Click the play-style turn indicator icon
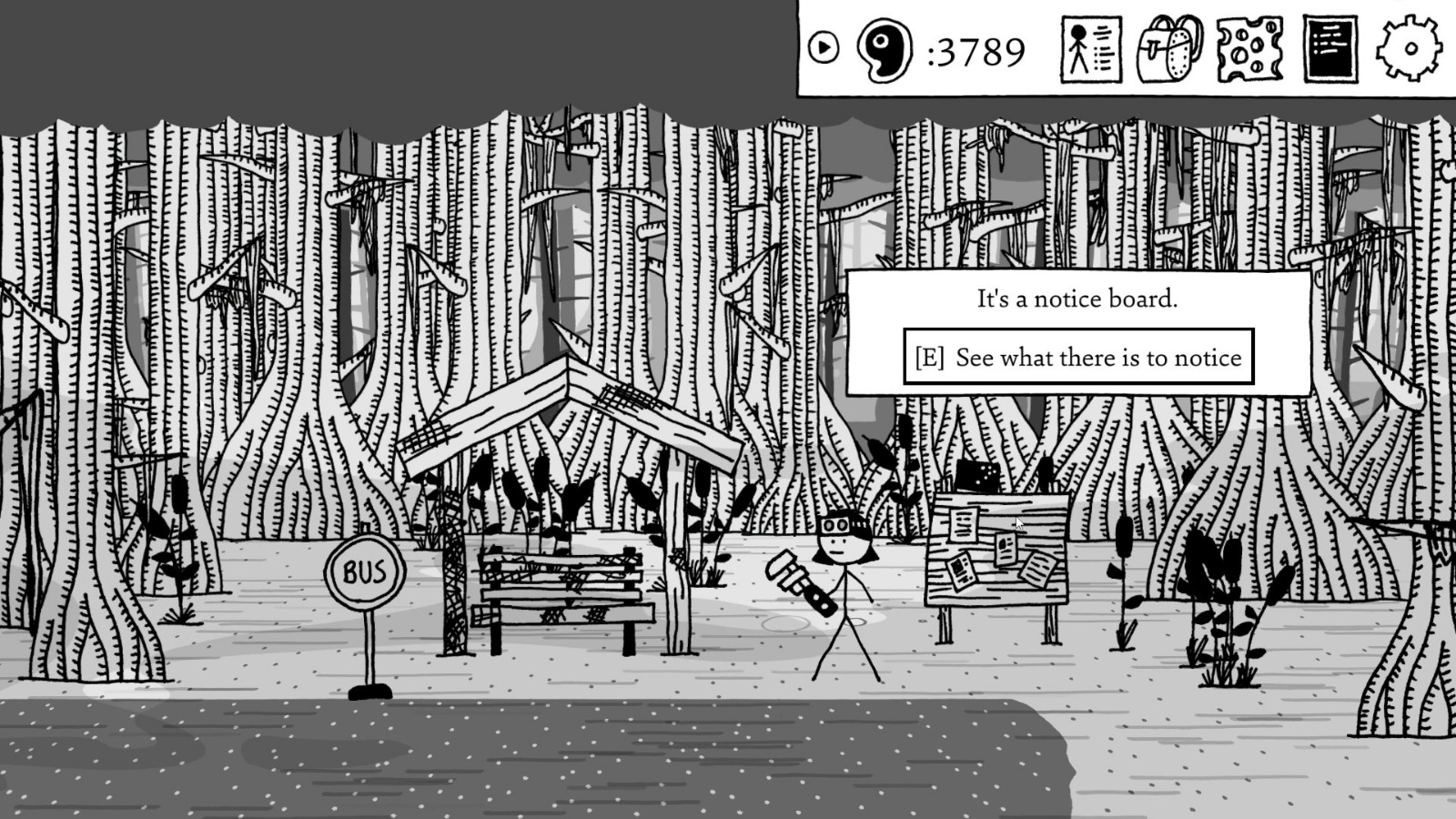Image resolution: width=1456 pixels, height=819 pixels. (826, 47)
